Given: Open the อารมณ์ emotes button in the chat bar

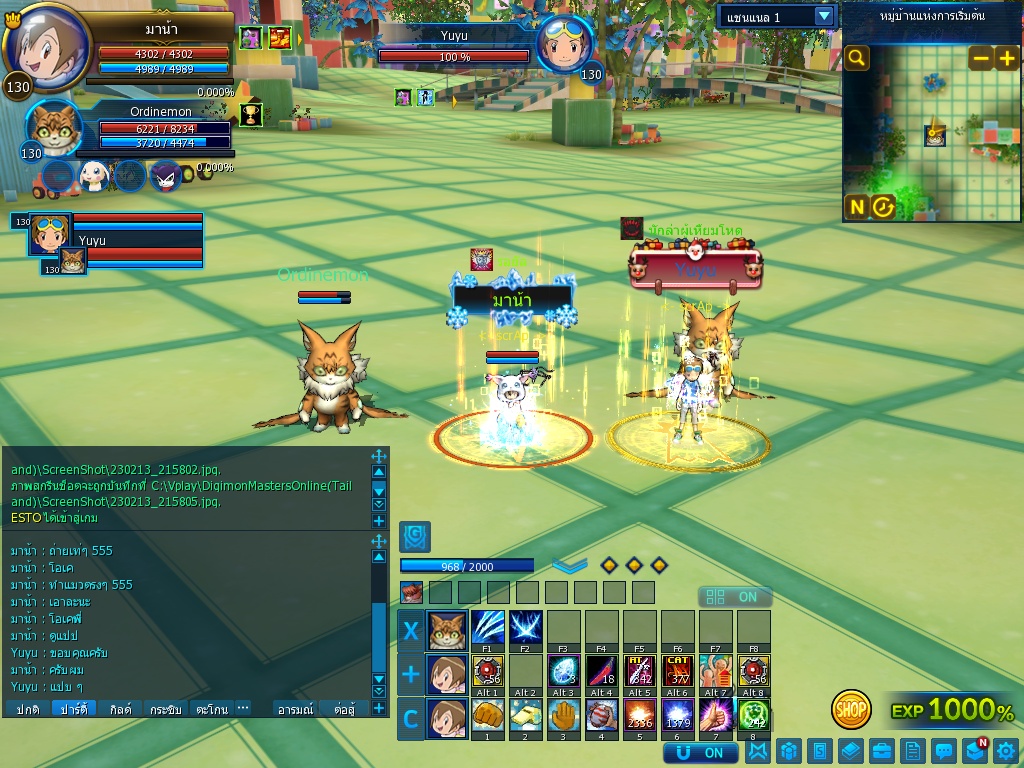Looking at the screenshot, I should (295, 709).
